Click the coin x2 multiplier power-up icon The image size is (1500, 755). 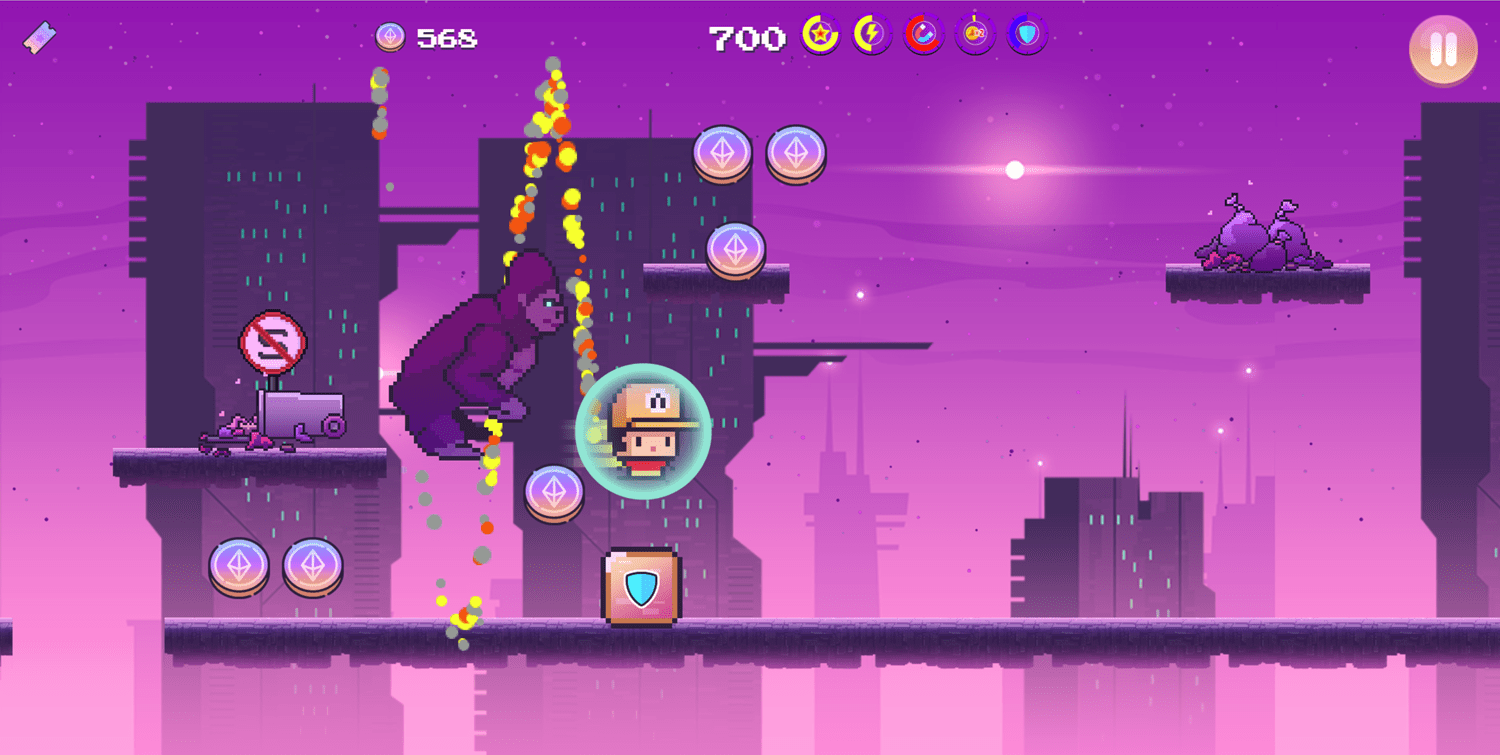click(x=975, y=36)
